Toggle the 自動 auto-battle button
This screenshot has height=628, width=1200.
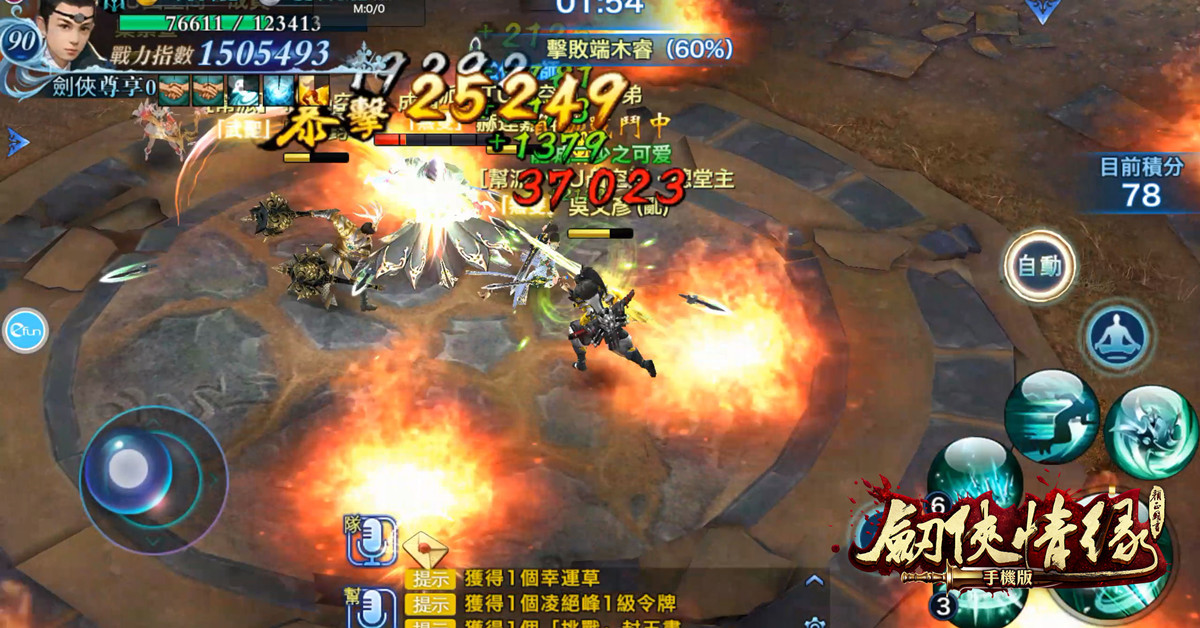pyautogui.click(x=1040, y=267)
